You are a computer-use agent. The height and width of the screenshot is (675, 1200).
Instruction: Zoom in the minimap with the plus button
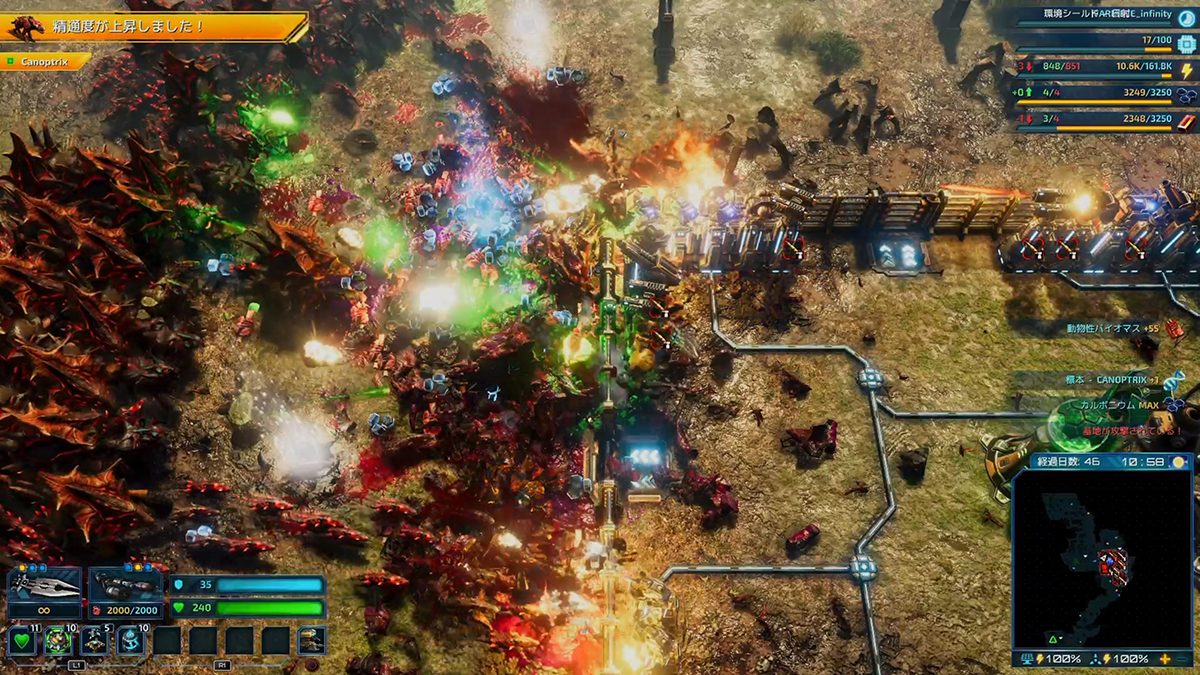pyautogui.click(x=1166, y=659)
